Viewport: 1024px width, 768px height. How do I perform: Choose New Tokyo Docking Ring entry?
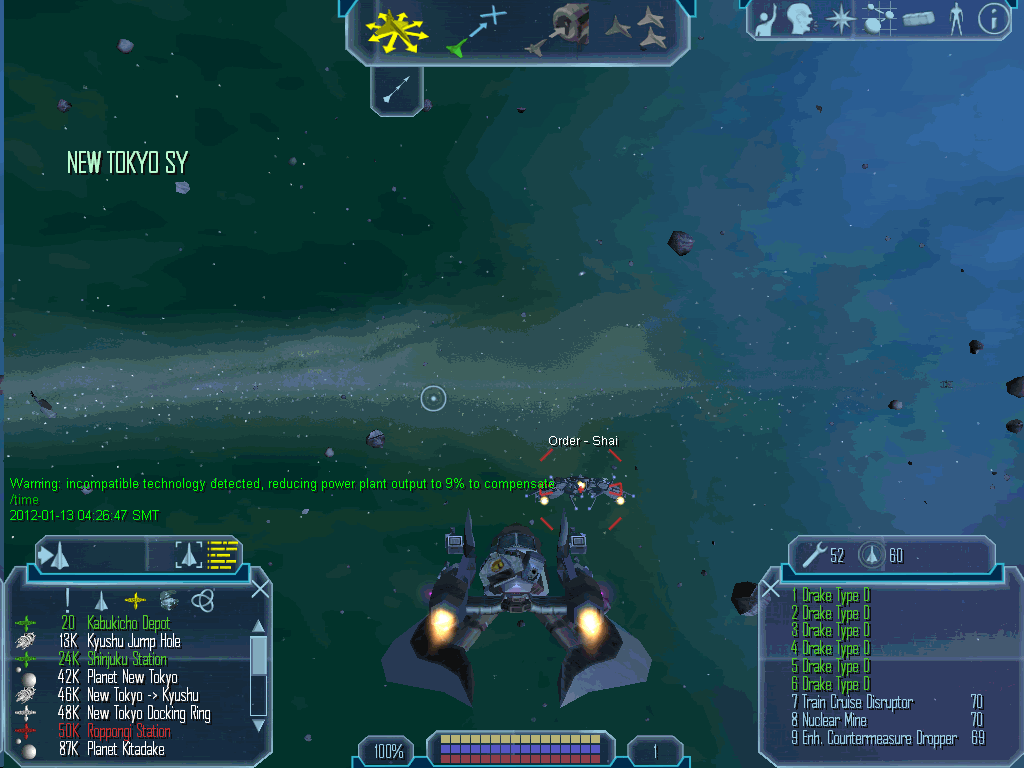[148, 713]
